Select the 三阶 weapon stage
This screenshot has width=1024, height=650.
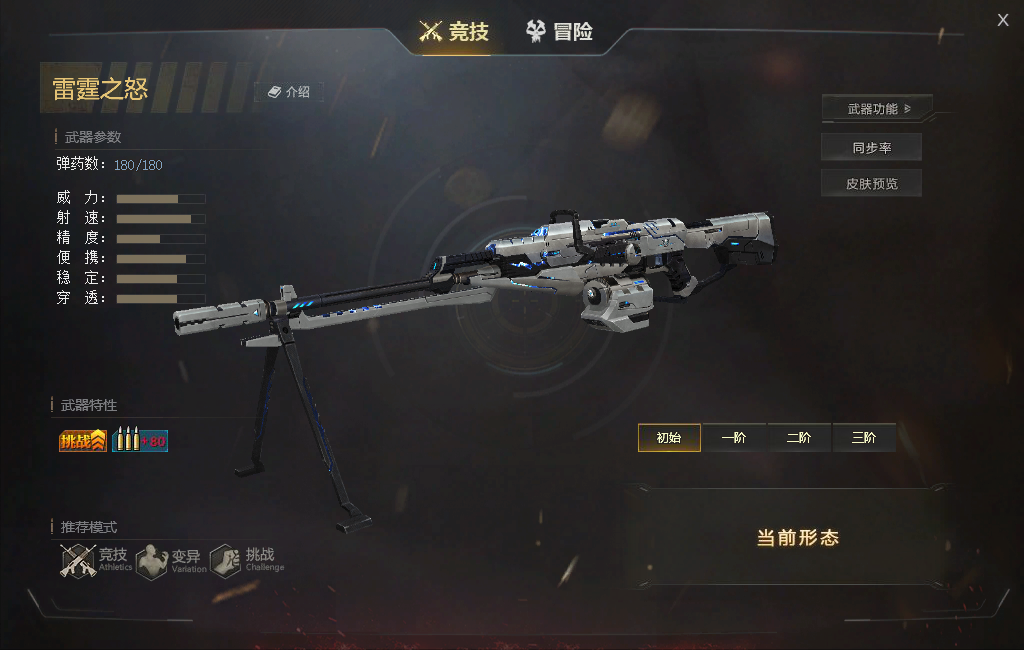coord(864,438)
